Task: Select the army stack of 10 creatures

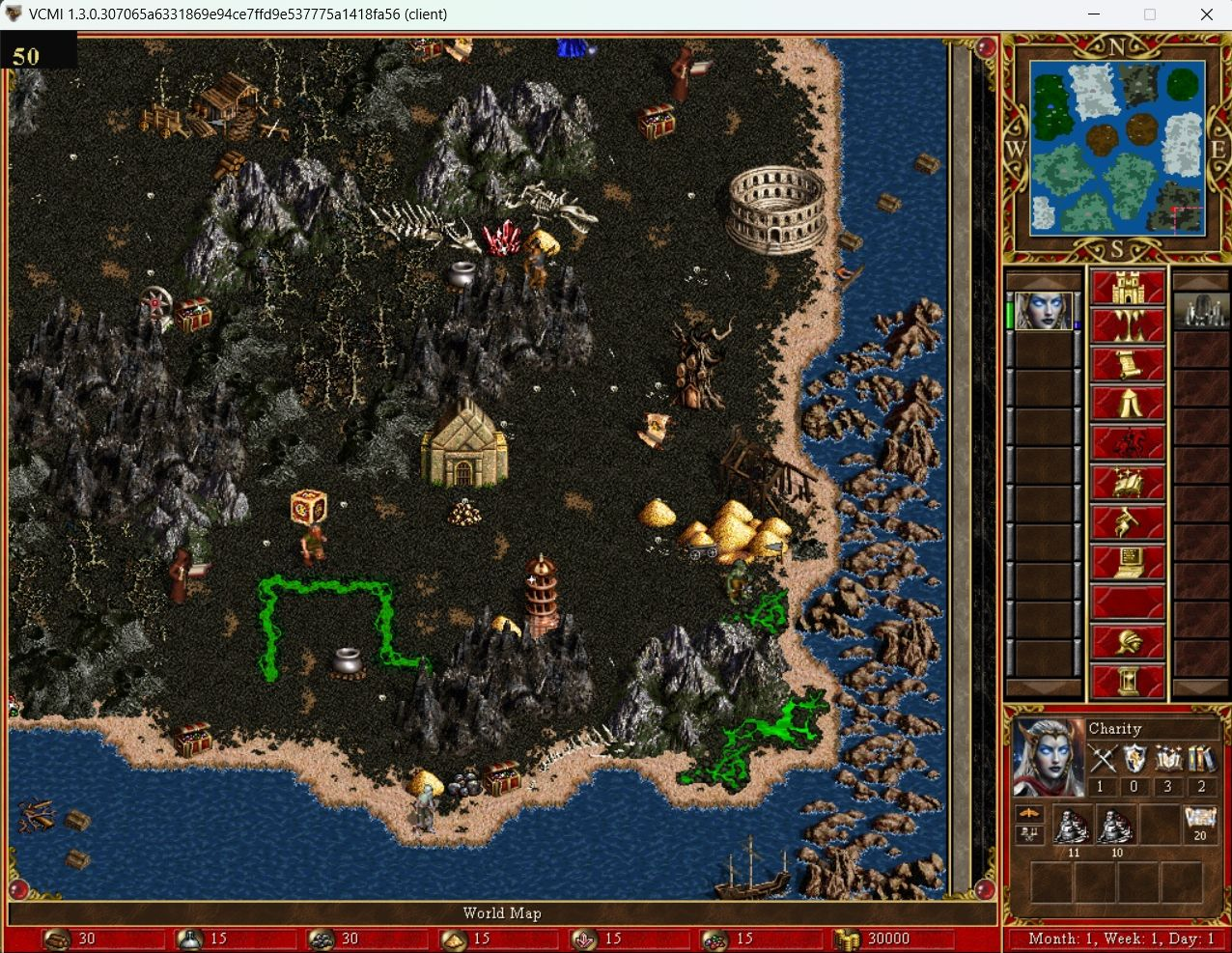Action: click(1116, 825)
